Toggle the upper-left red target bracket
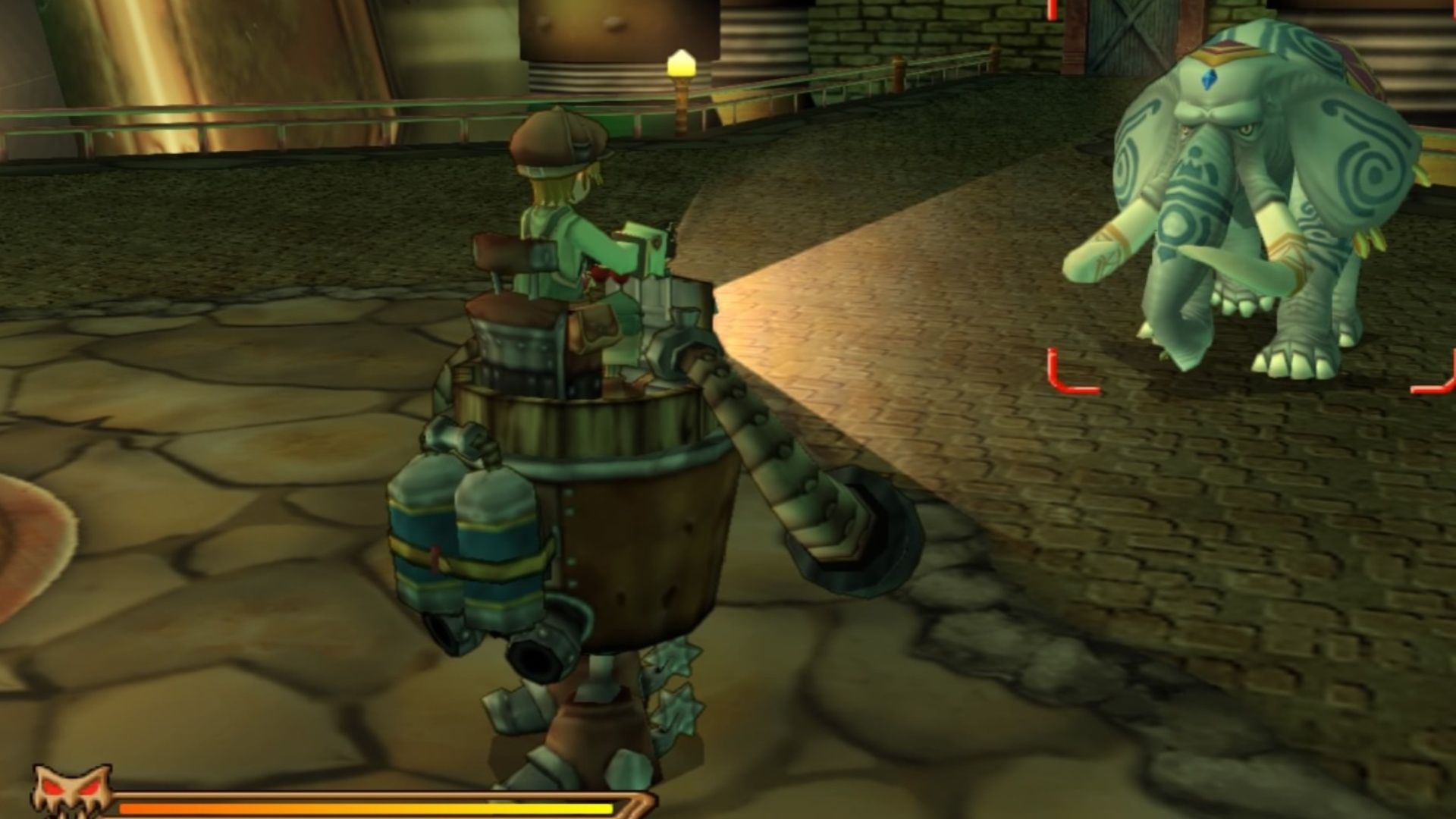The height and width of the screenshot is (819, 1456). (x=1054, y=11)
